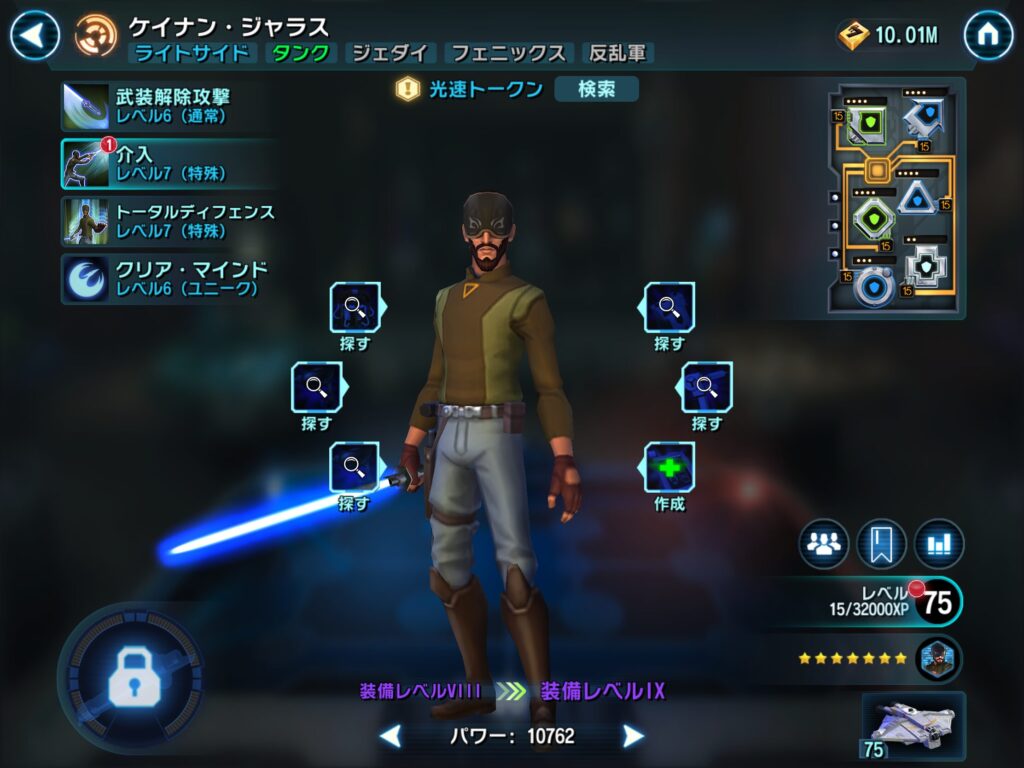
Task: Tap the 検索 search button
Action: click(596, 89)
